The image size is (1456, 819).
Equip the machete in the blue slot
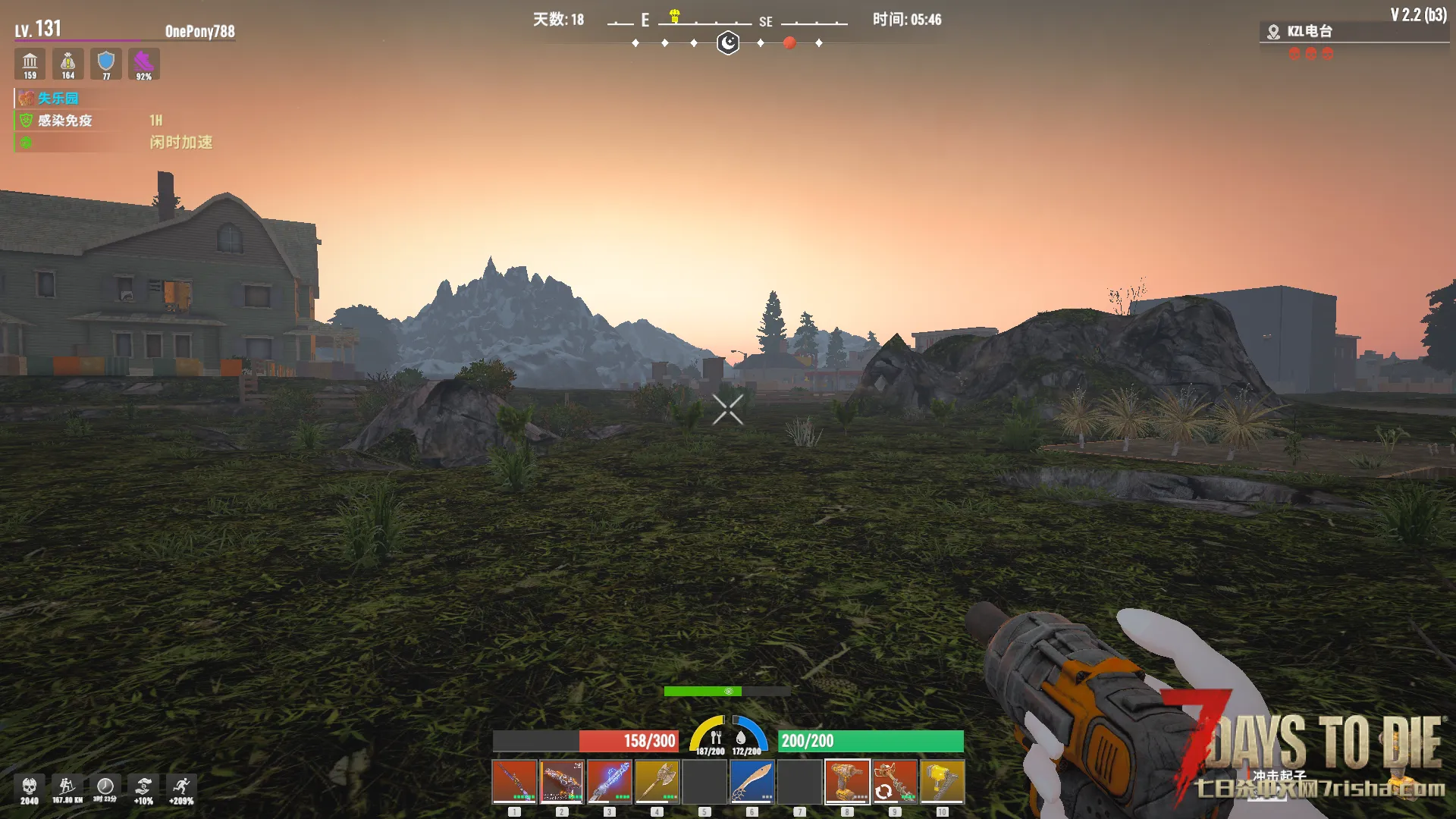(752, 781)
